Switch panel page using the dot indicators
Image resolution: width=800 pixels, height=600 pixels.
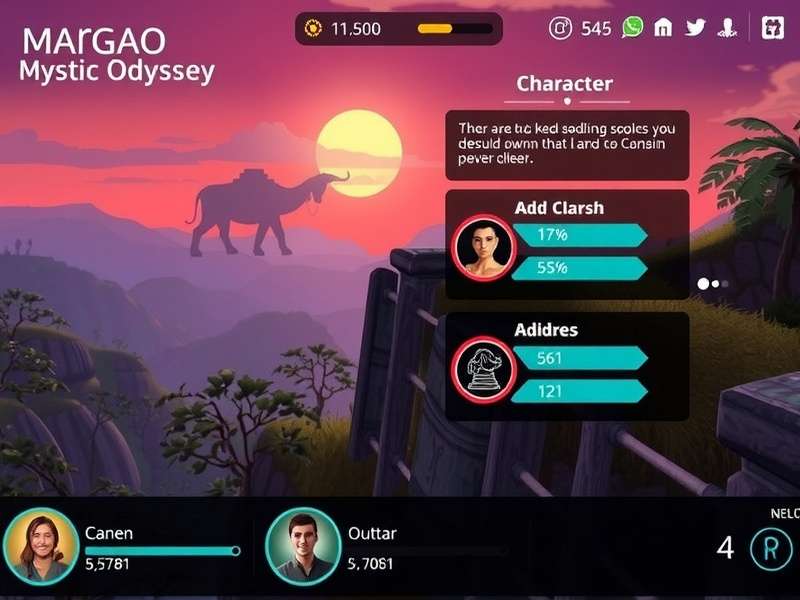[x=713, y=284]
